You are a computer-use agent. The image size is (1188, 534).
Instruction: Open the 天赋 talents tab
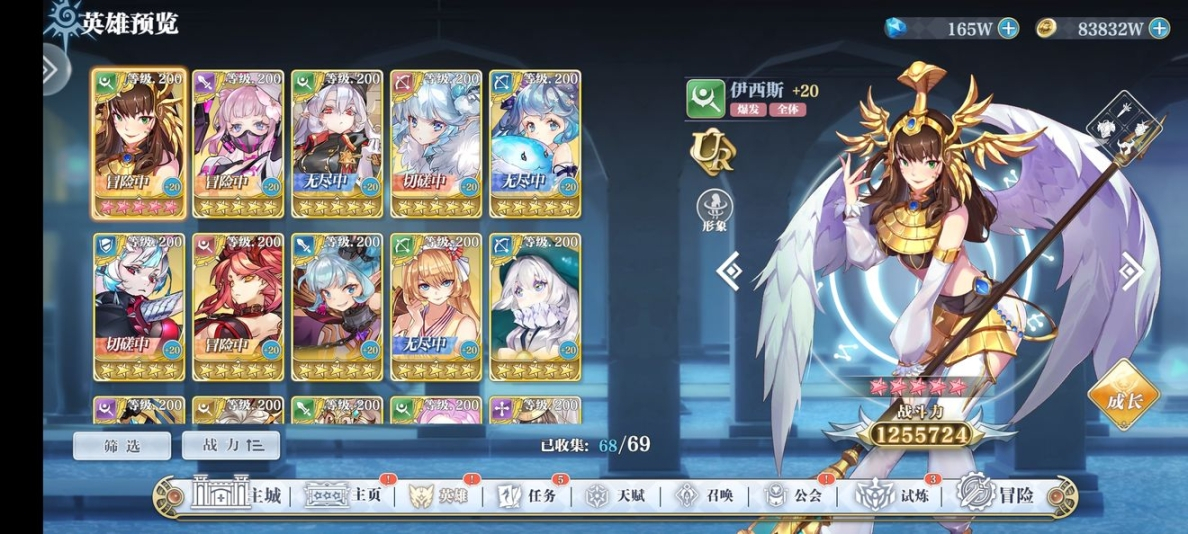click(x=614, y=495)
